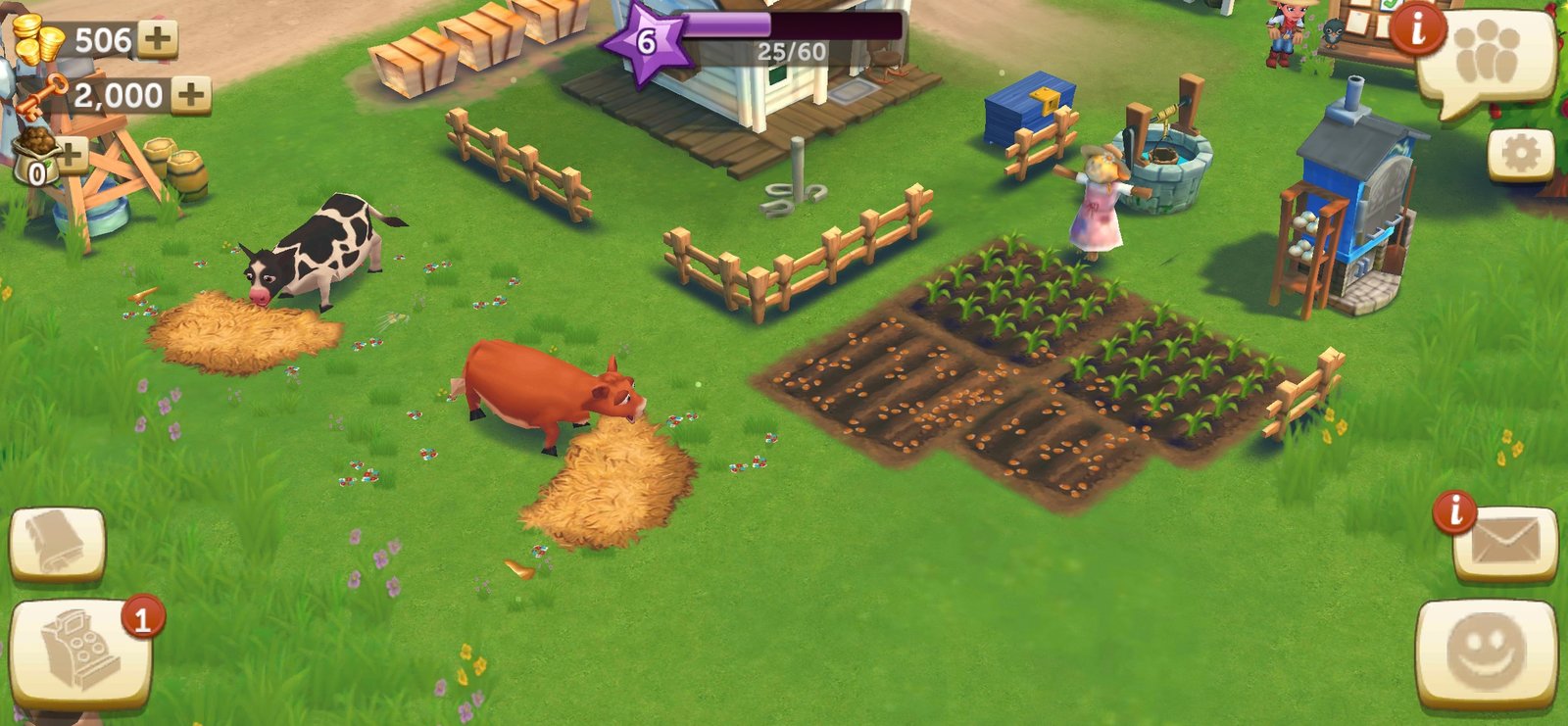The width and height of the screenshot is (1568, 726).
Task: Open the settings gear menu
Action: tap(1520, 154)
